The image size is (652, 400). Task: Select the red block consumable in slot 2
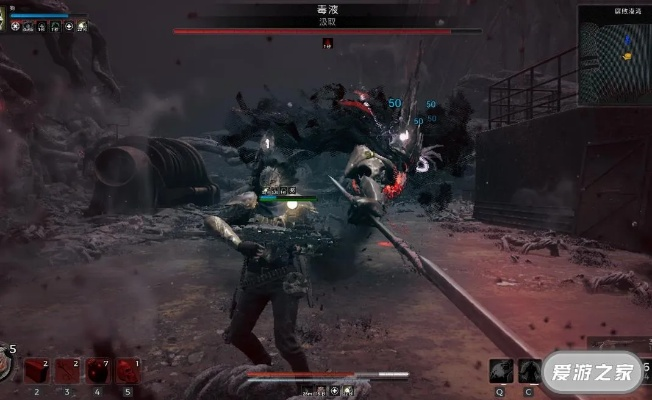point(37,371)
